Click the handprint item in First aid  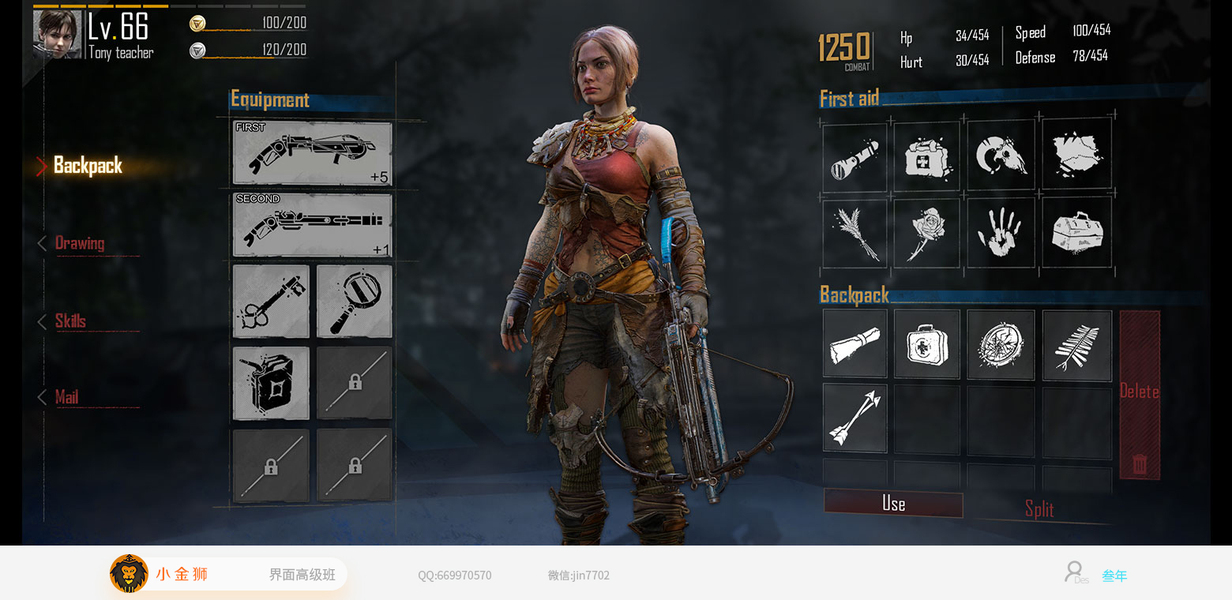click(1001, 233)
